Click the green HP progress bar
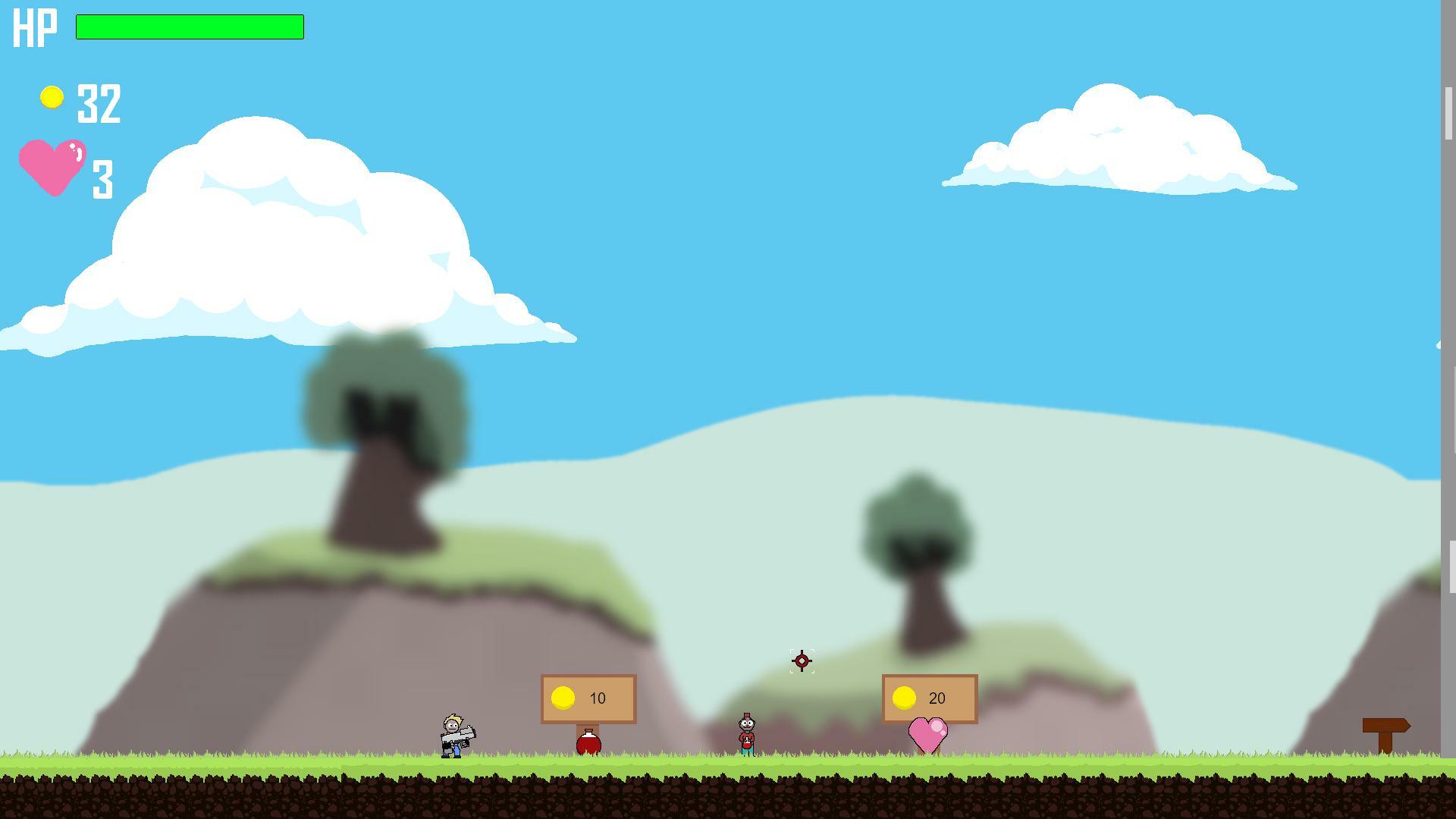1456x819 pixels. [190, 27]
